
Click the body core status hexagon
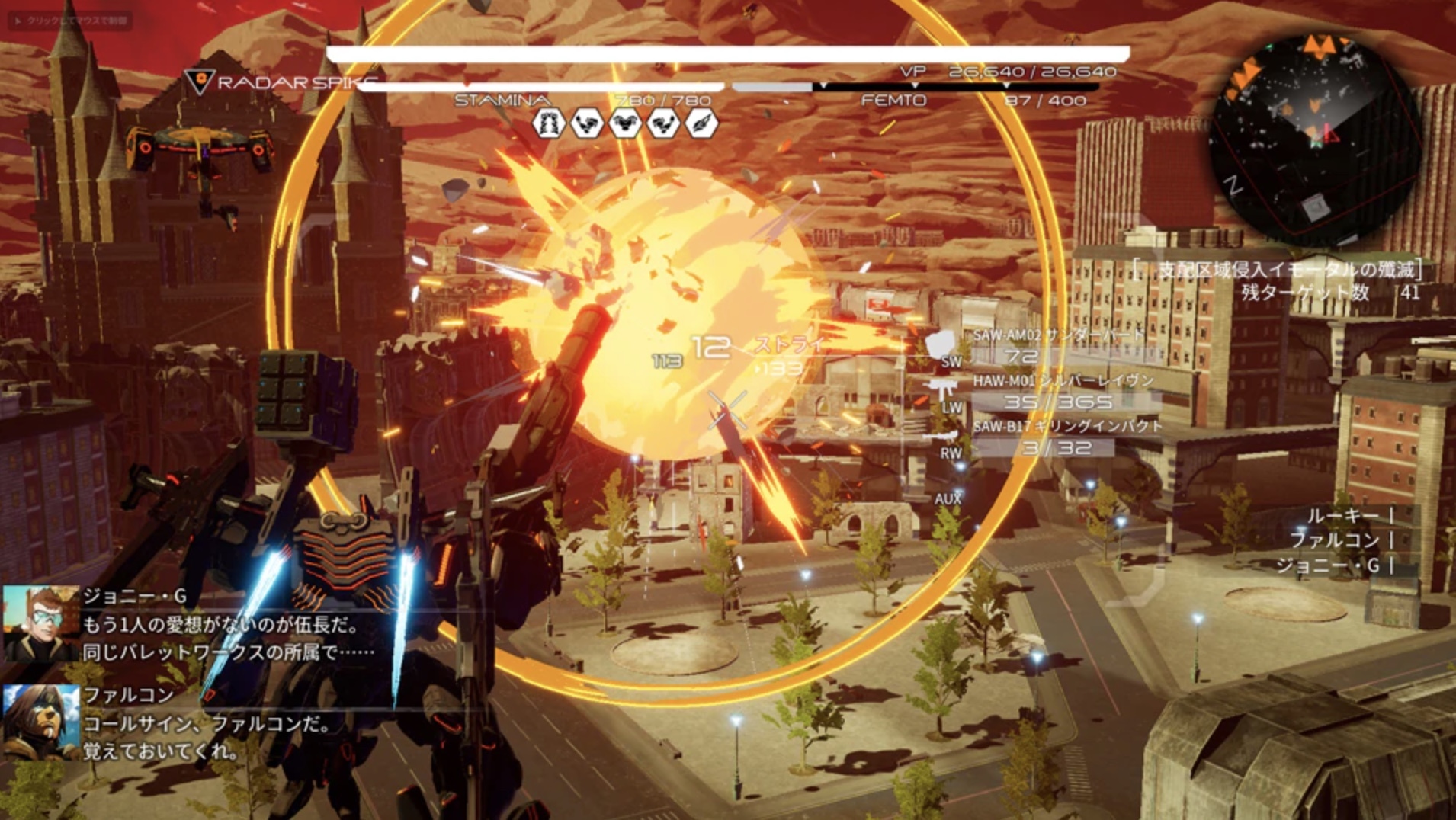[624, 123]
